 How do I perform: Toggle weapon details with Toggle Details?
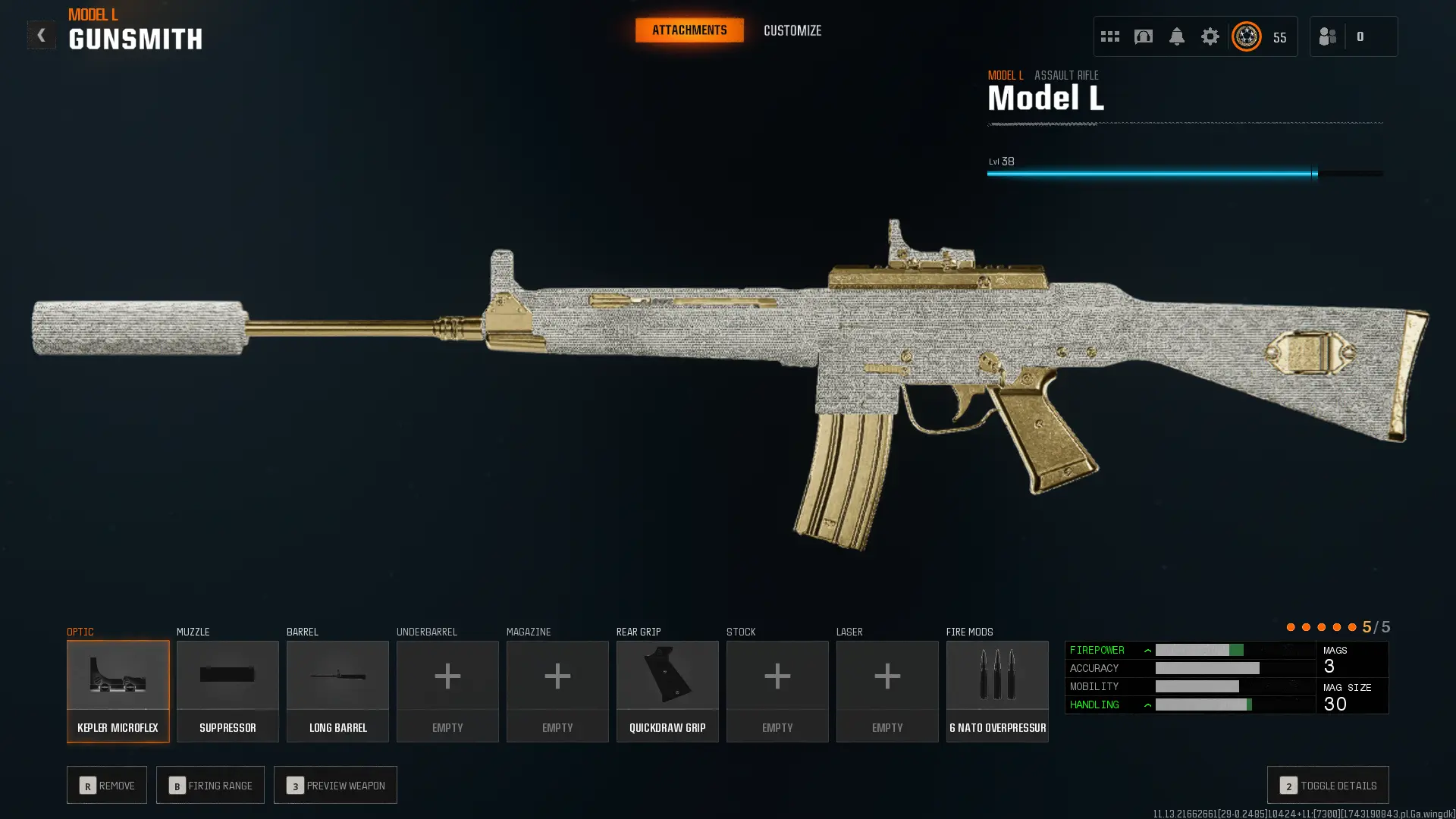pyautogui.click(x=1327, y=785)
